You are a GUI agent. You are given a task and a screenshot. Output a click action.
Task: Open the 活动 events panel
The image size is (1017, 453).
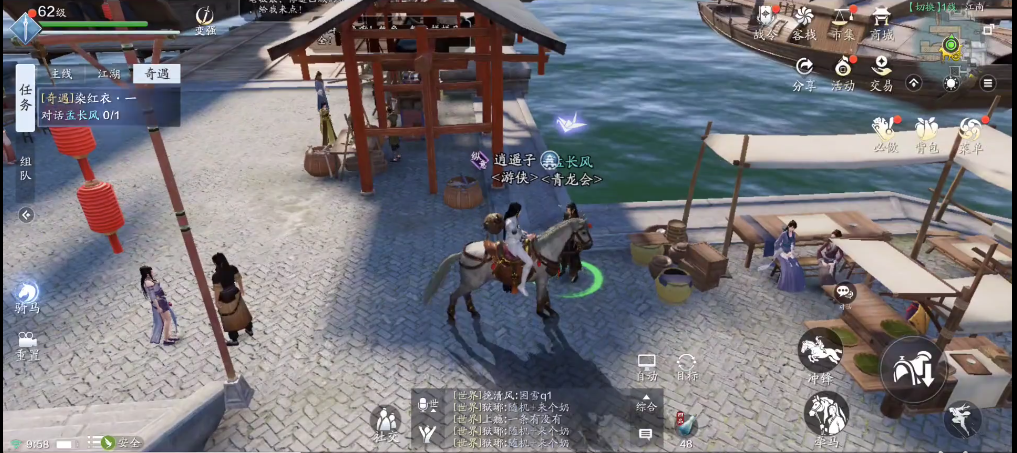tap(843, 72)
